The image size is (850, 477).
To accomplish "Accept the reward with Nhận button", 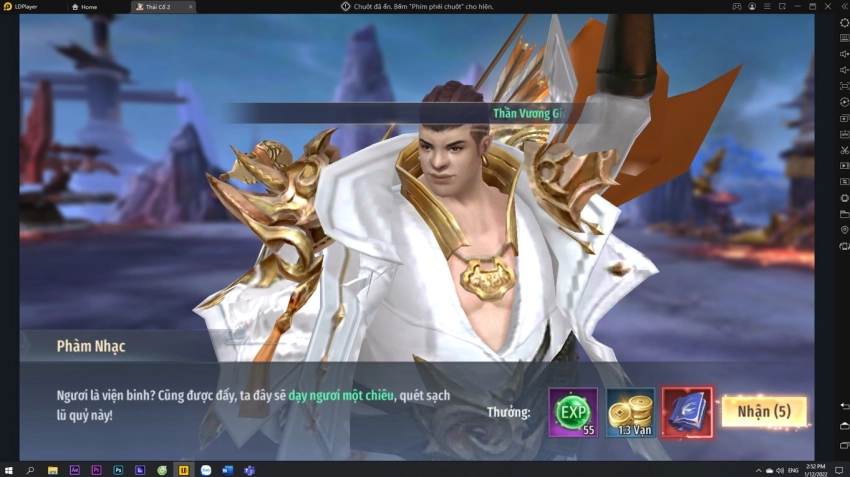I will pyautogui.click(x=764, y=411).
